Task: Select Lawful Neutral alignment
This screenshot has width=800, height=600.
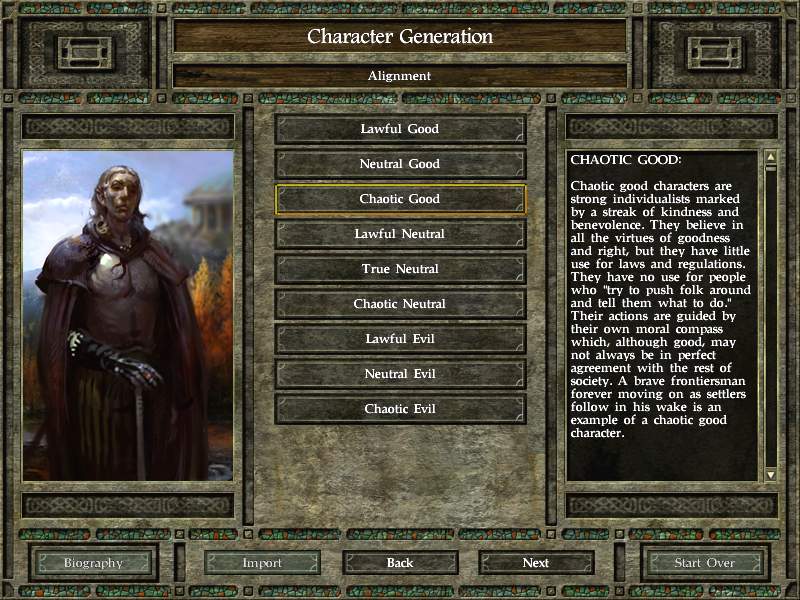Action: 400,234
